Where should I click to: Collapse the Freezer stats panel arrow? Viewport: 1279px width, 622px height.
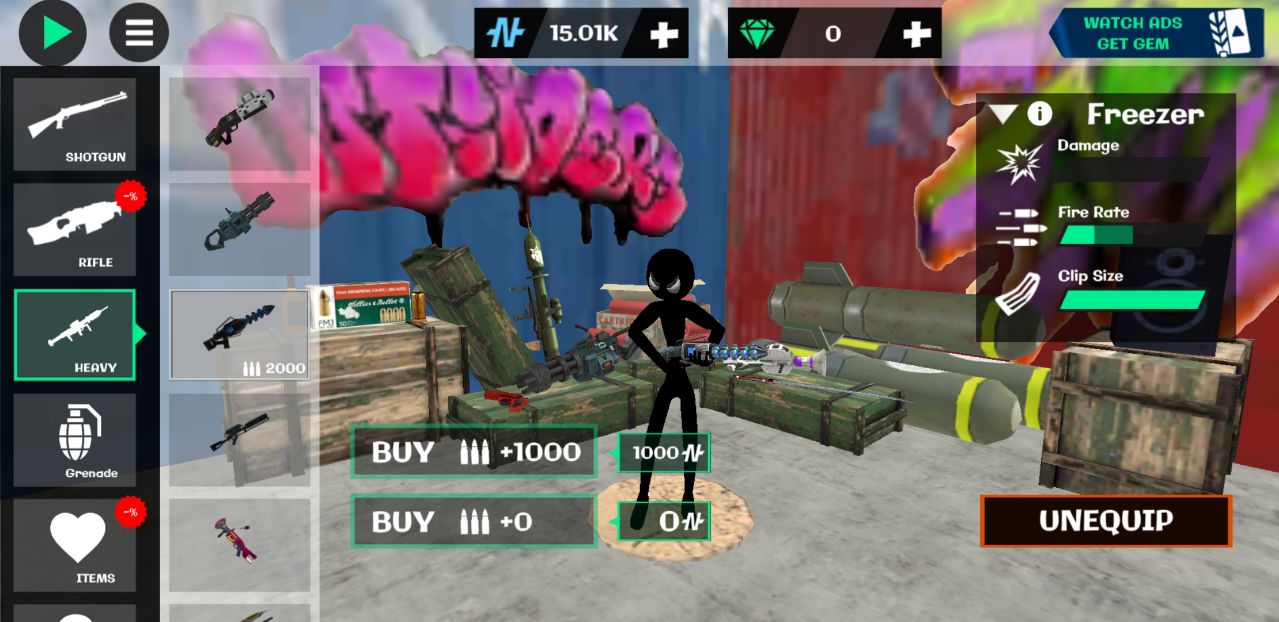(x=1003, y=114)
